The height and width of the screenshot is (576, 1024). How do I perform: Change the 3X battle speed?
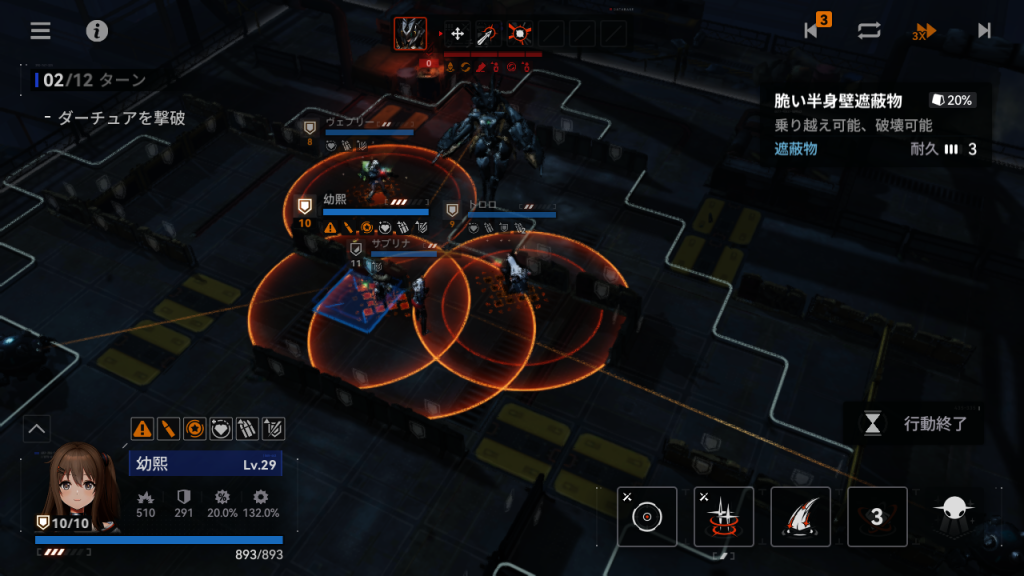point(925,30)
